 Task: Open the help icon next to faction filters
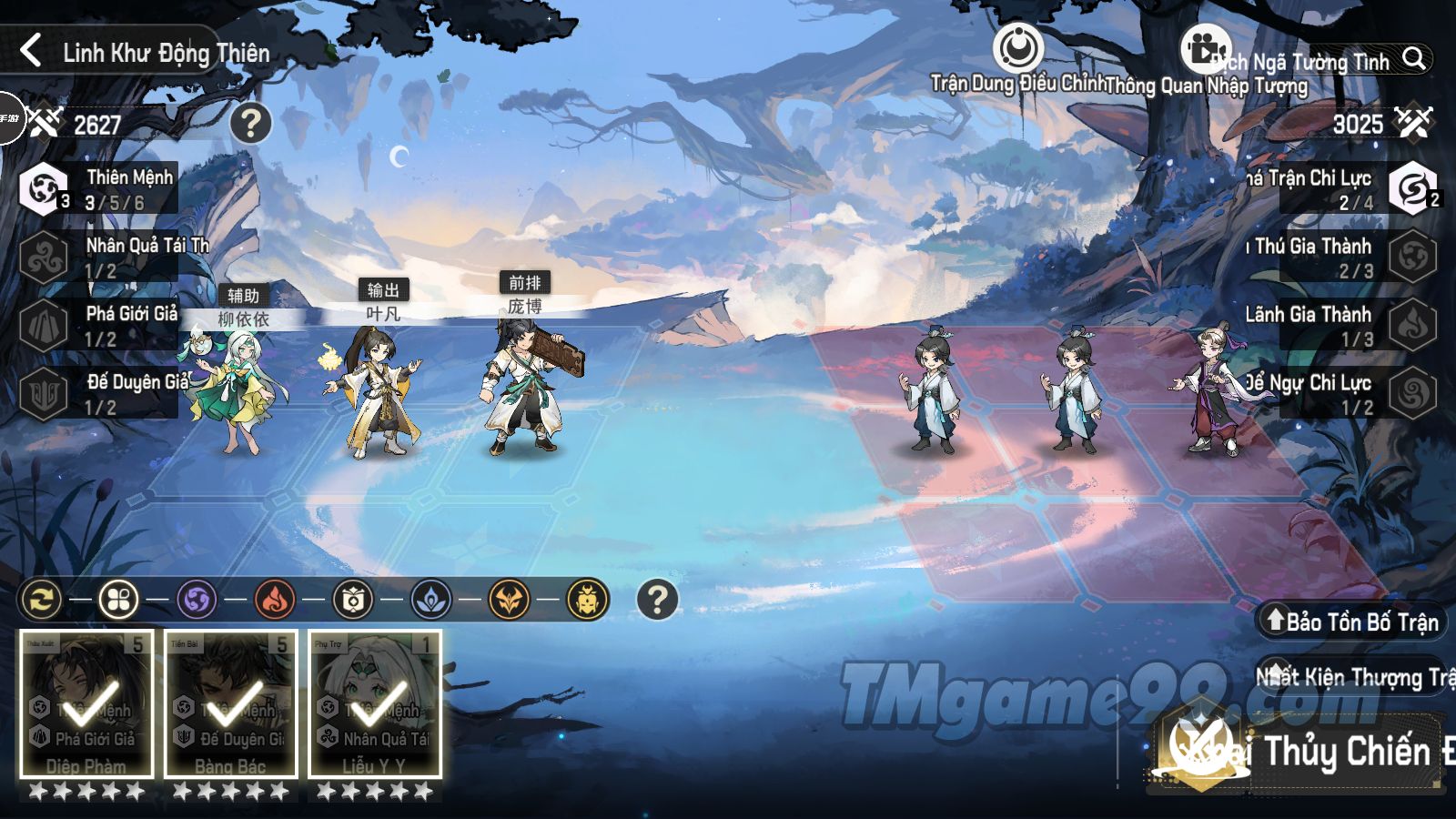pos(657,600)
